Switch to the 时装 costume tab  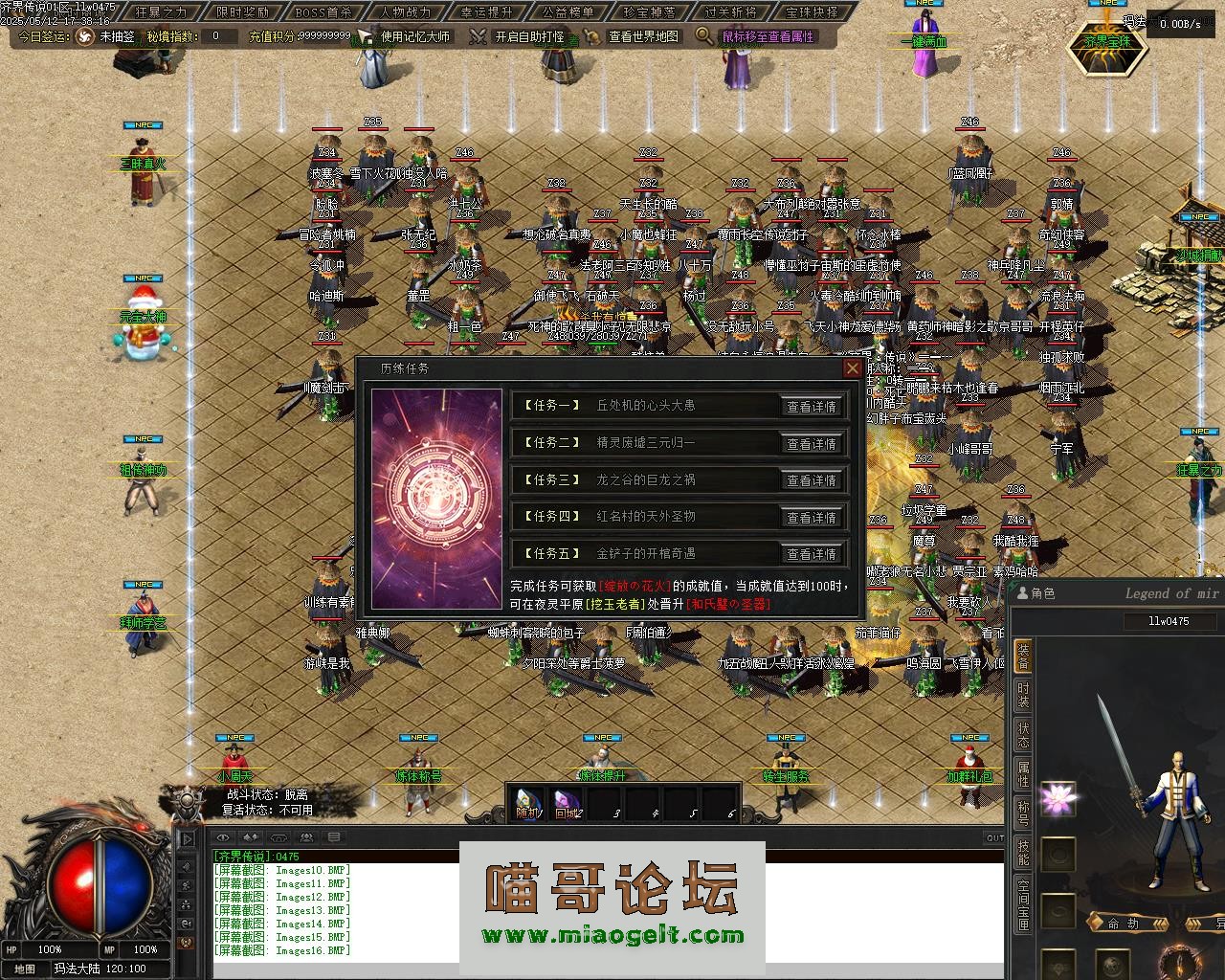click(x=1023, y=696)
